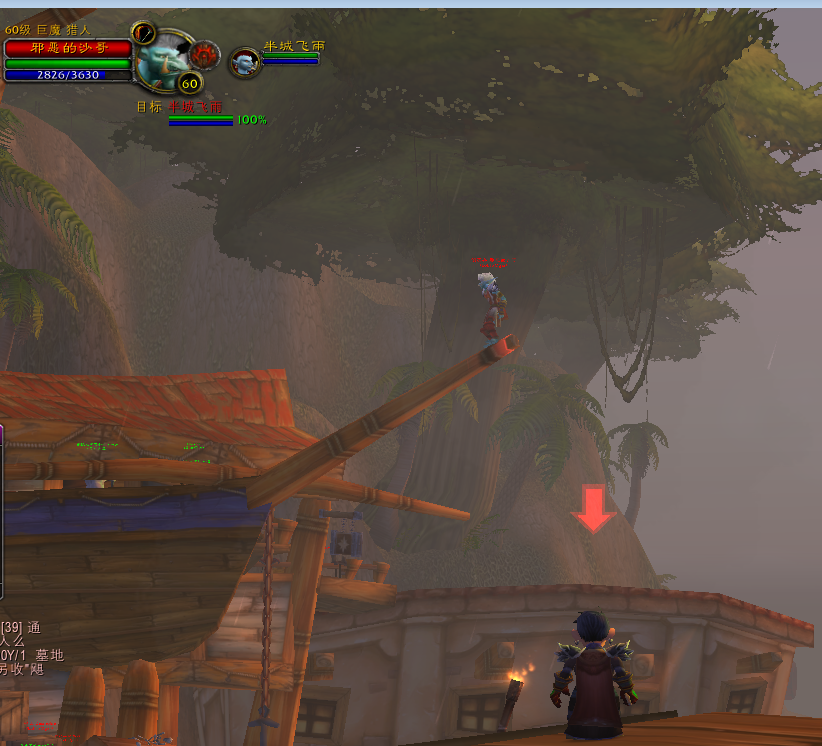Click the bow icon above the target portrait

[x=142, y=32]
